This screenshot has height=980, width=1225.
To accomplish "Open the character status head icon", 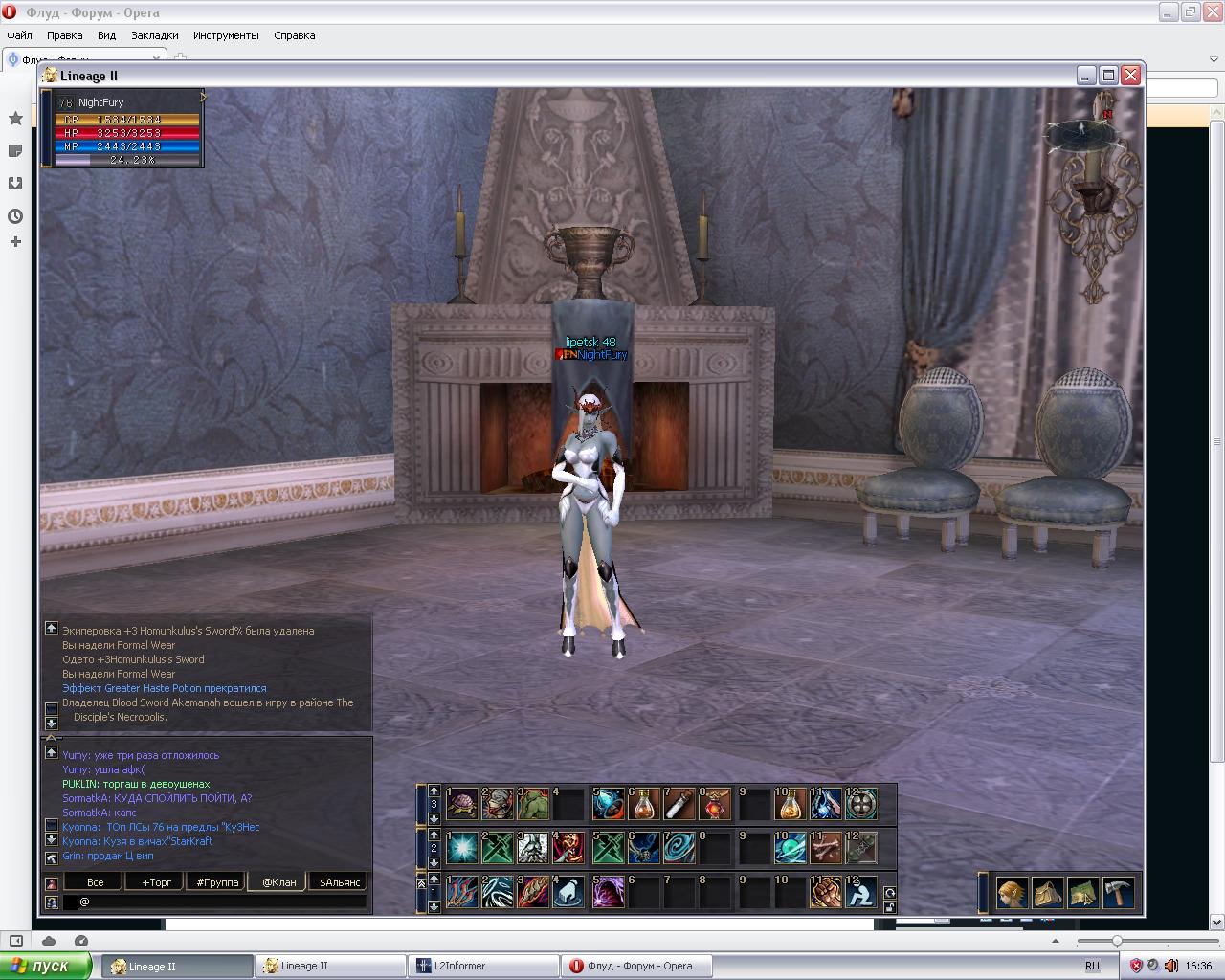I will [x=1012, y=893].
